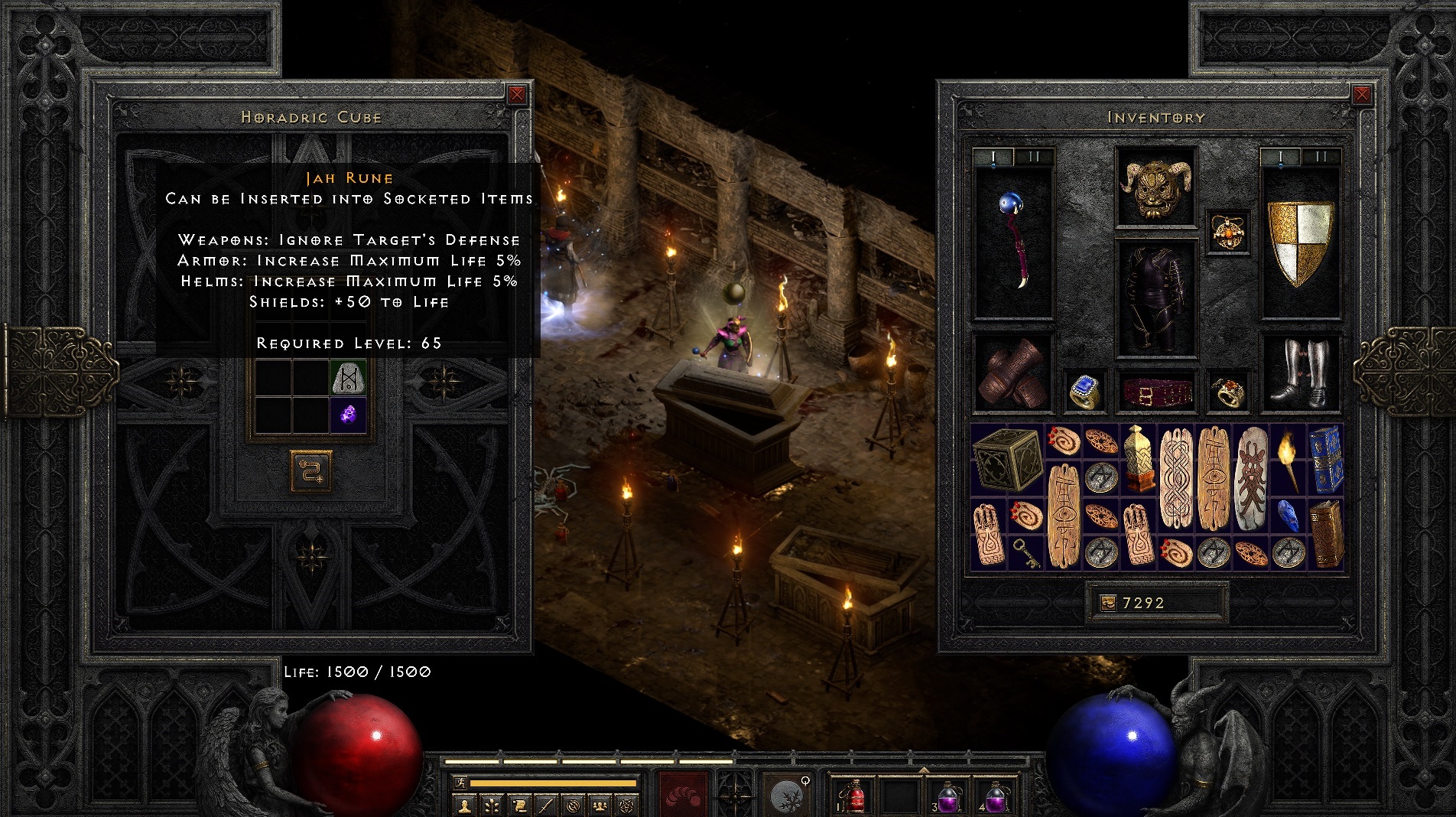1456x817 pixels.
Task: Click the gold amount button
Action: click(x=1107, y=604)
